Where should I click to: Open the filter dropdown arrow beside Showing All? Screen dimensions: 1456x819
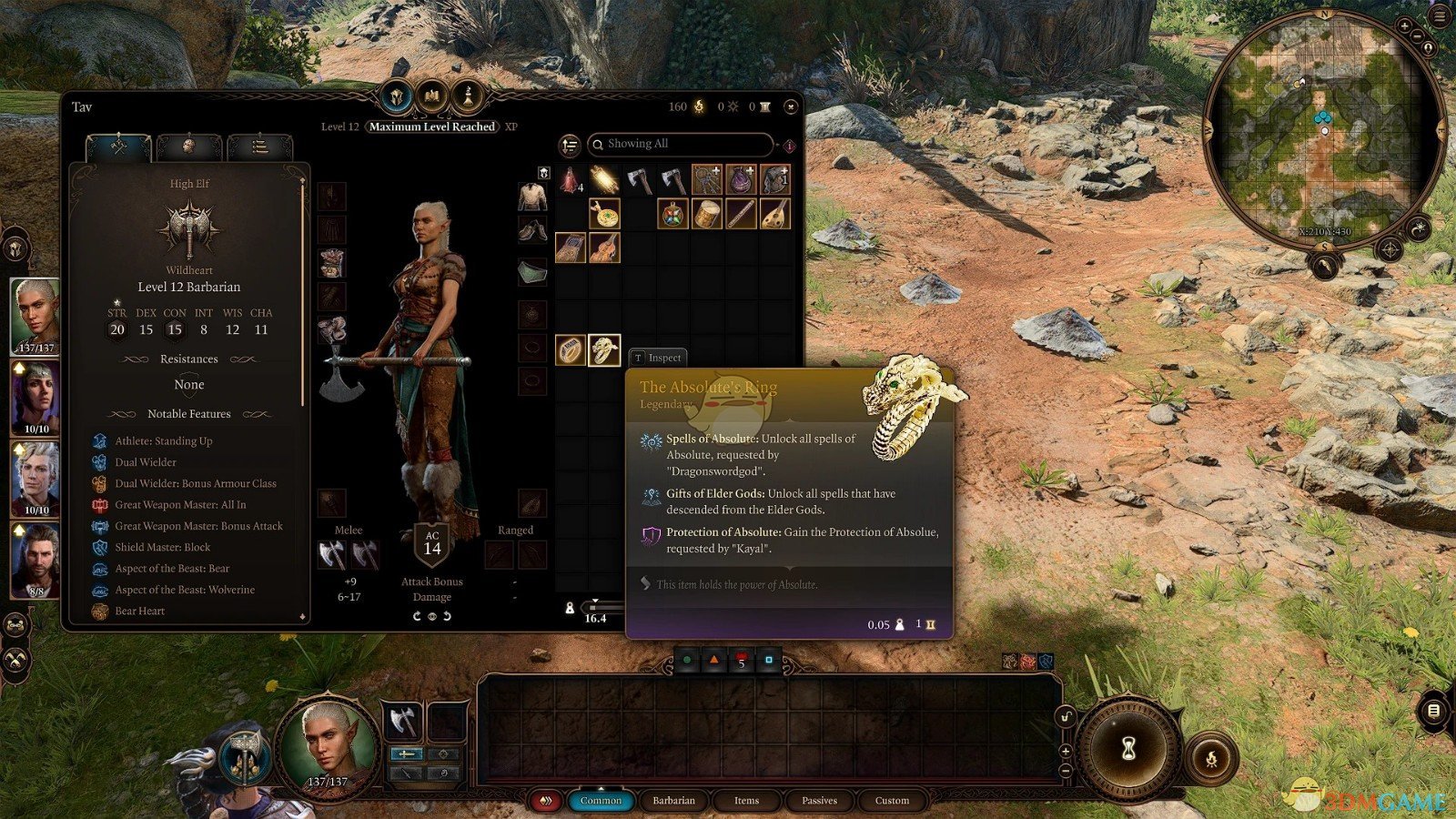778,145
